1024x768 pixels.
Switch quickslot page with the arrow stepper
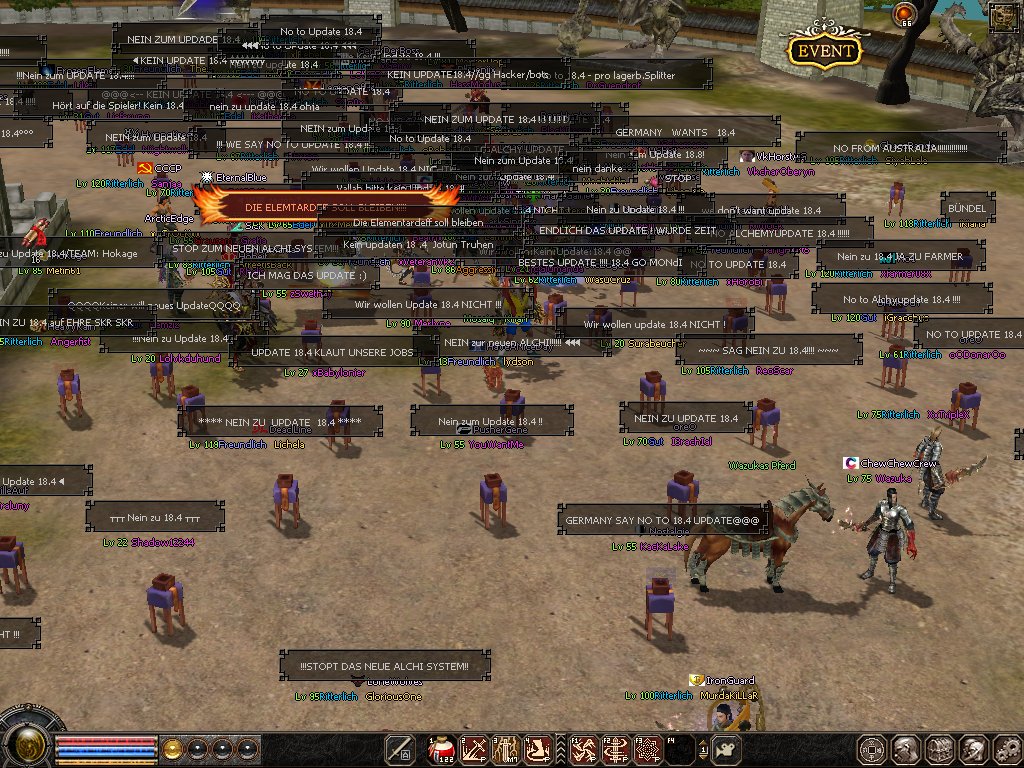704,749
